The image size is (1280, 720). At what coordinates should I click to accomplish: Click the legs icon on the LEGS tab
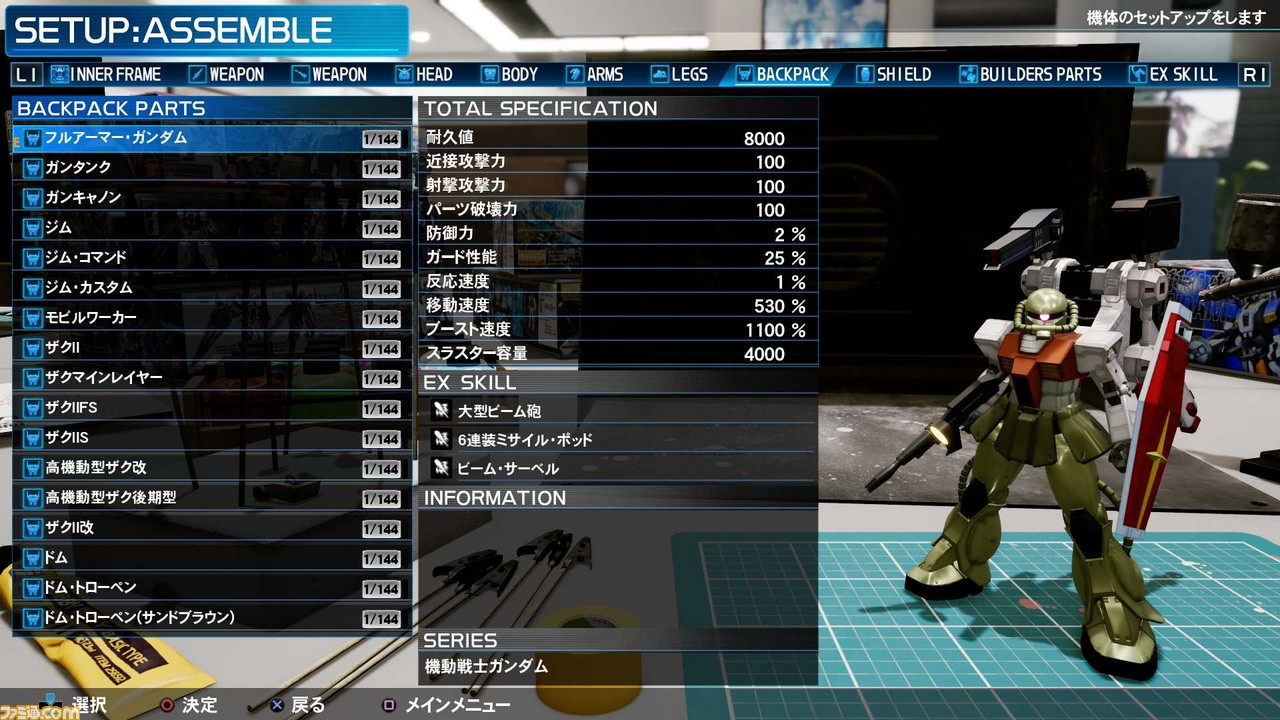click(x=658, y=73)
